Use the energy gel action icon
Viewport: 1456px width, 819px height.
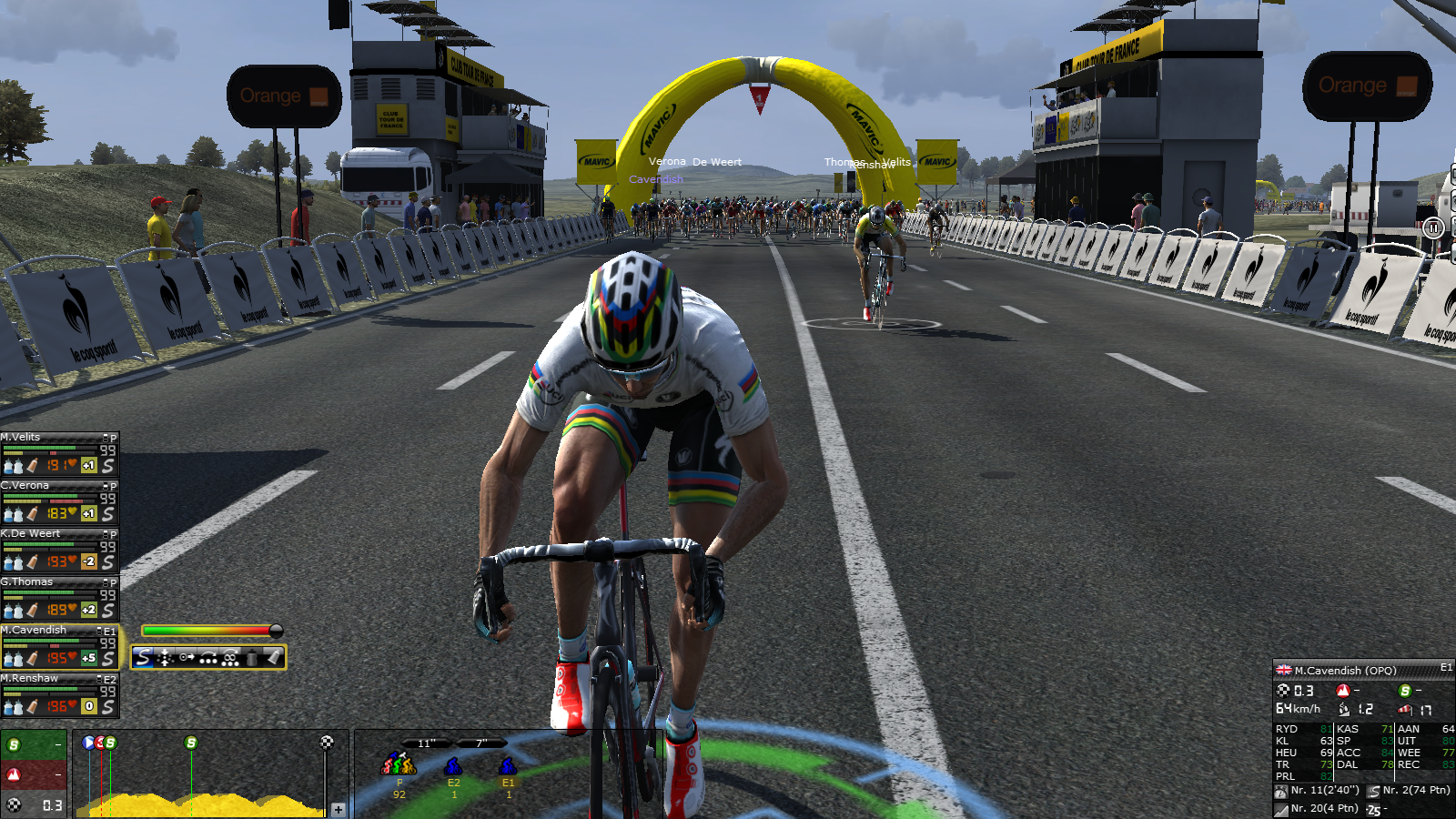coord(273,657)
